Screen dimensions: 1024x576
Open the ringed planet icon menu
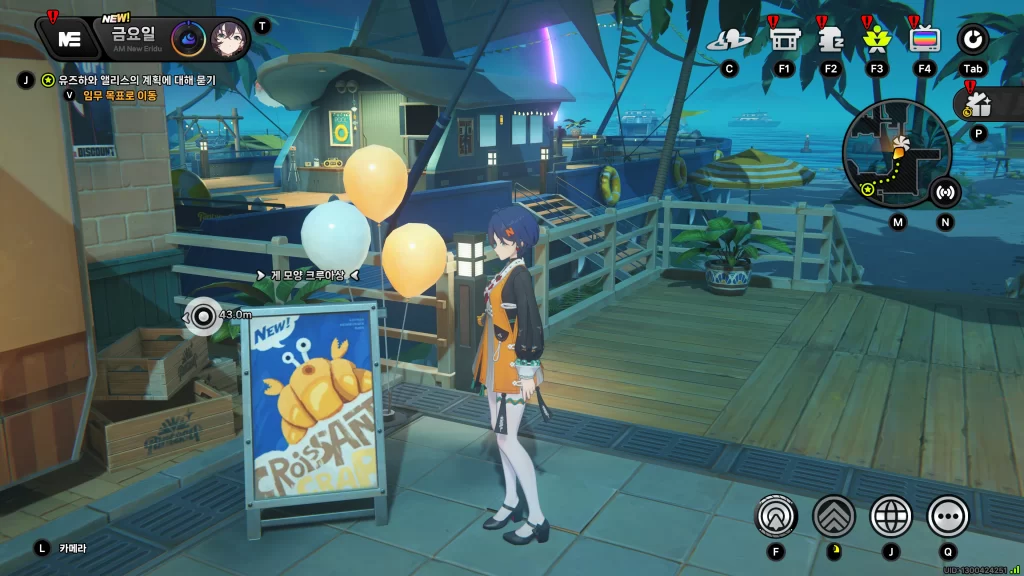(x=729, y=39)
